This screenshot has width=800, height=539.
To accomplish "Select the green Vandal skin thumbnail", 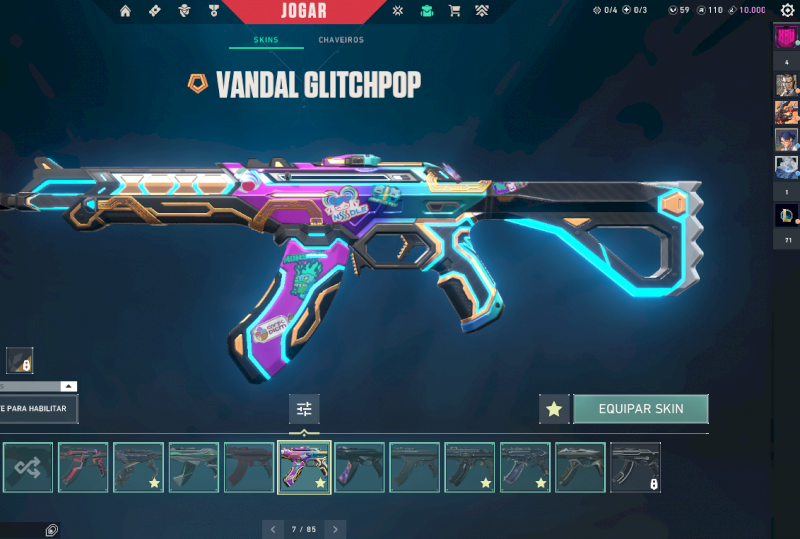I will pyautogui.click(x=194, y=468).
